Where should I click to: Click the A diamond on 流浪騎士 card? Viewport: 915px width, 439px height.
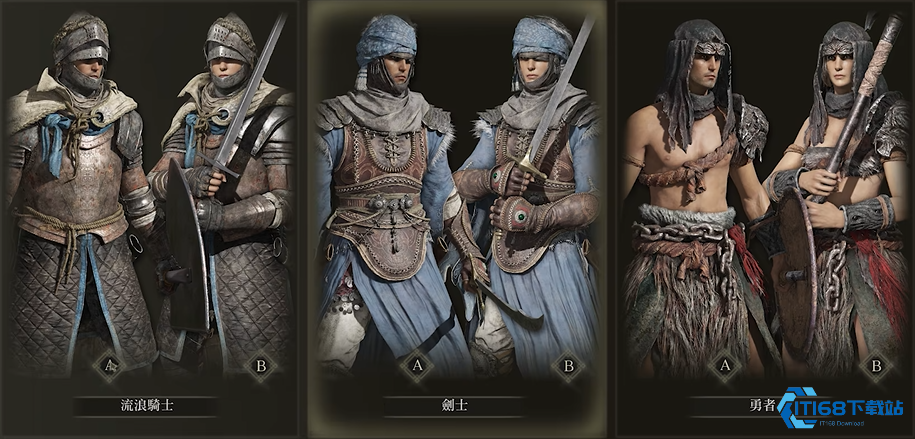click(x=109, y=367)
